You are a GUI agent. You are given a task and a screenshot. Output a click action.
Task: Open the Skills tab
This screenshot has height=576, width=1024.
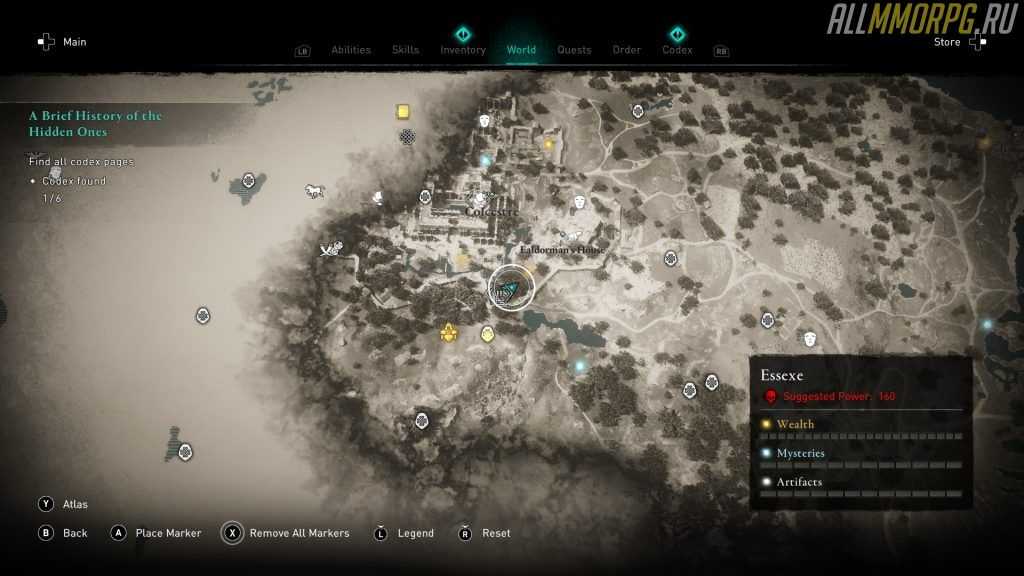tap(405, 50)
